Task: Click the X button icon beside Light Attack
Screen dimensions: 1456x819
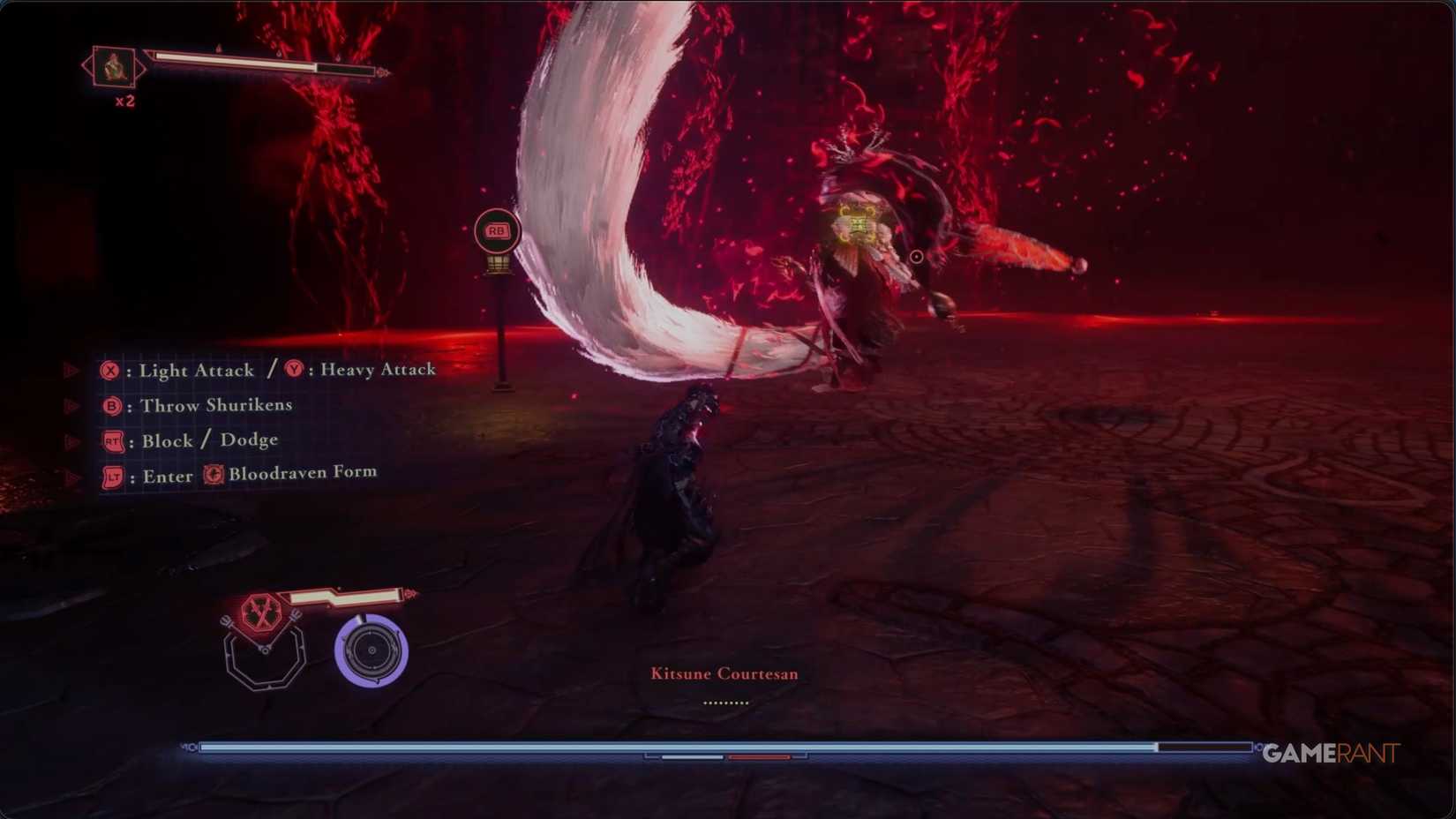Action: tap(113, 371)
